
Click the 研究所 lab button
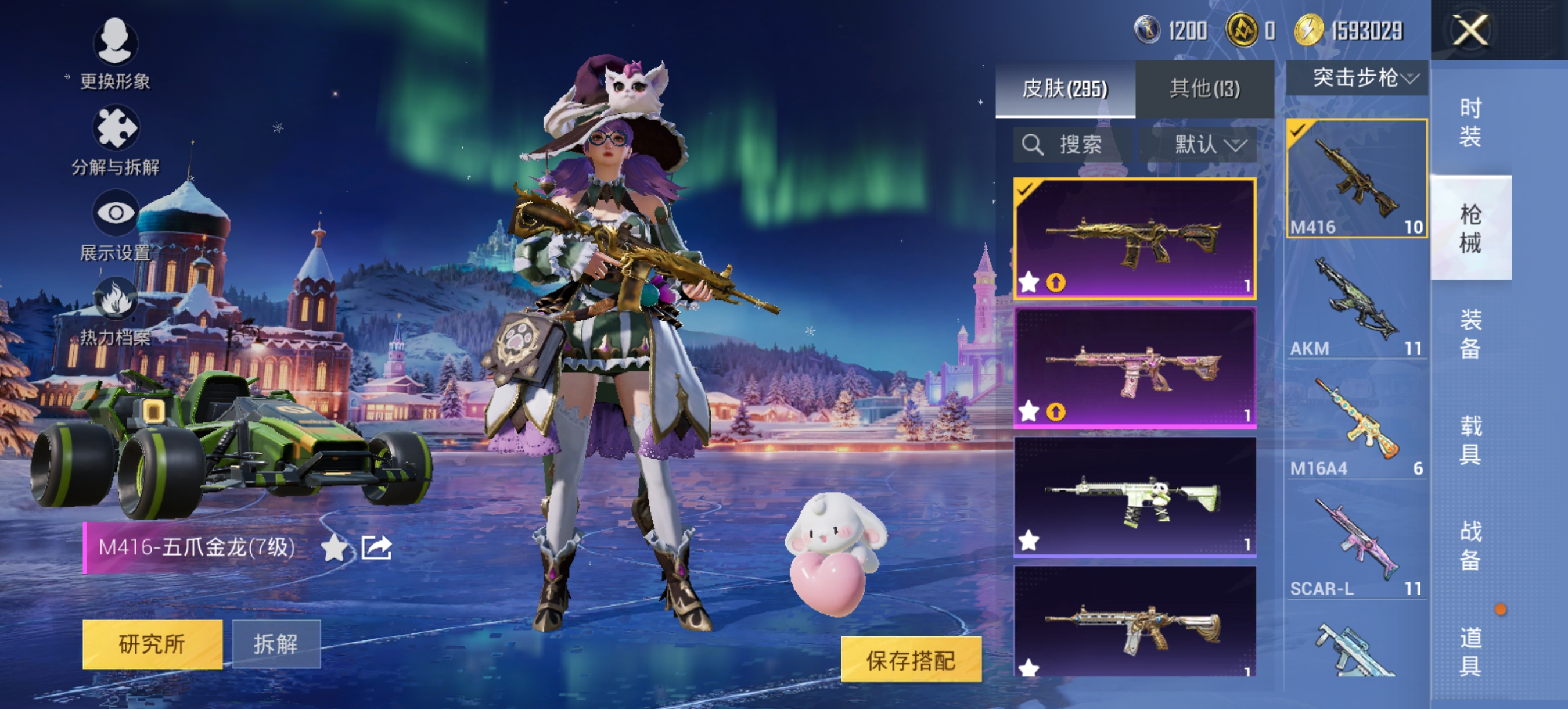(152, 644)
